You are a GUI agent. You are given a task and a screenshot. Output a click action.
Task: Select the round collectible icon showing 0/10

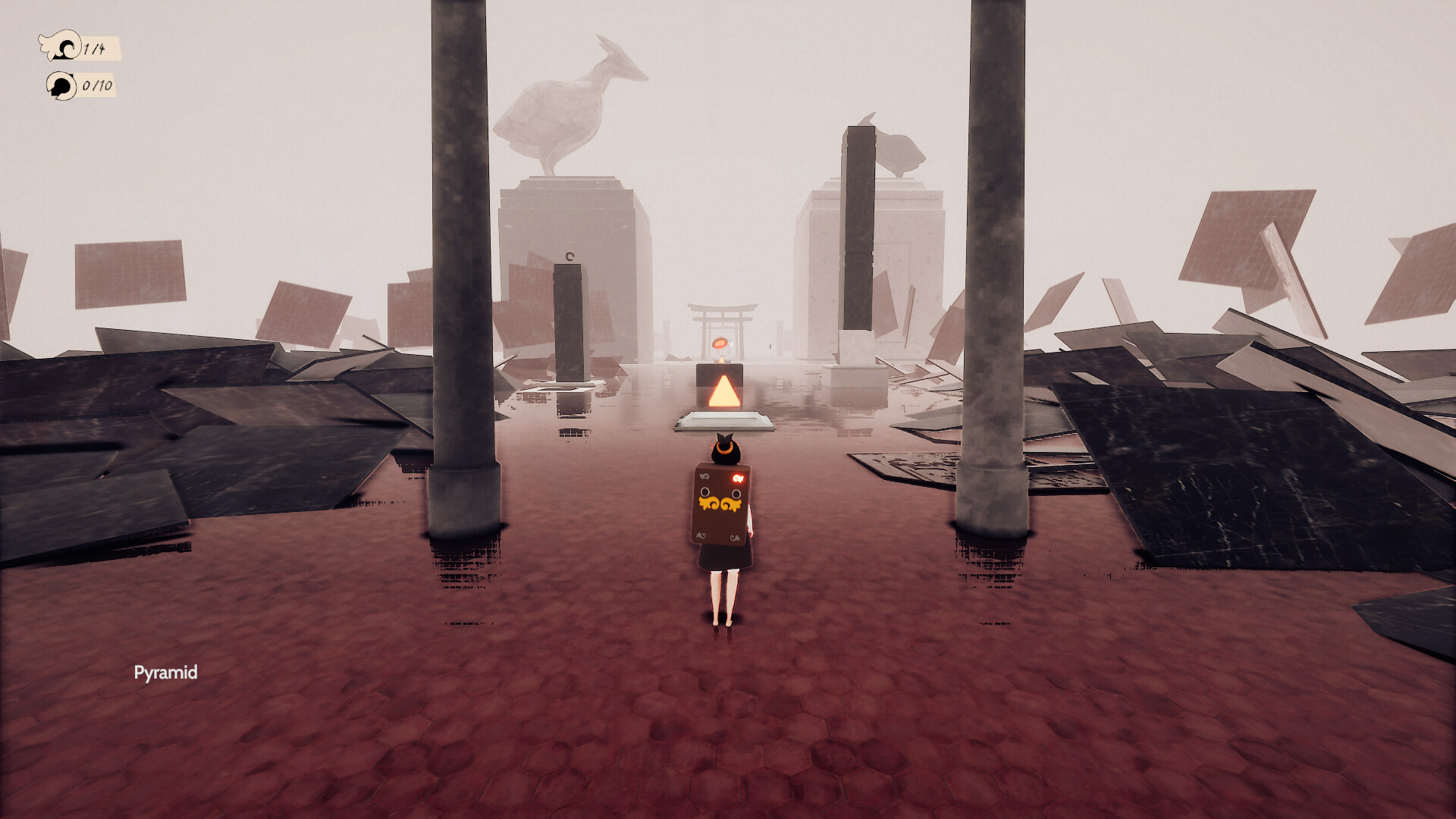pos(61,86)
